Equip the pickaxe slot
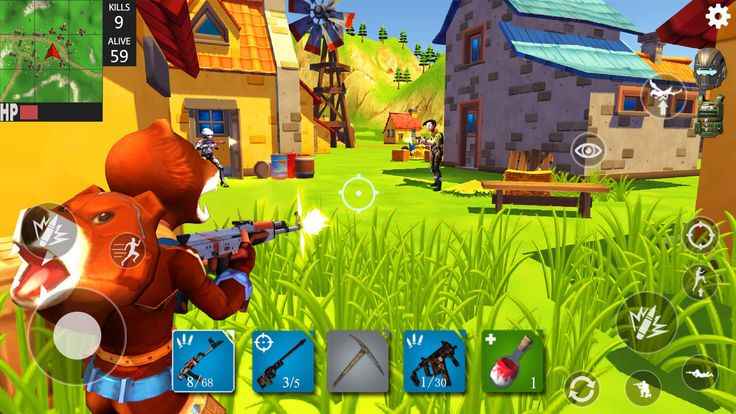Image resolution: width=736 pixels, height=414 pixels. click(358, 360)
